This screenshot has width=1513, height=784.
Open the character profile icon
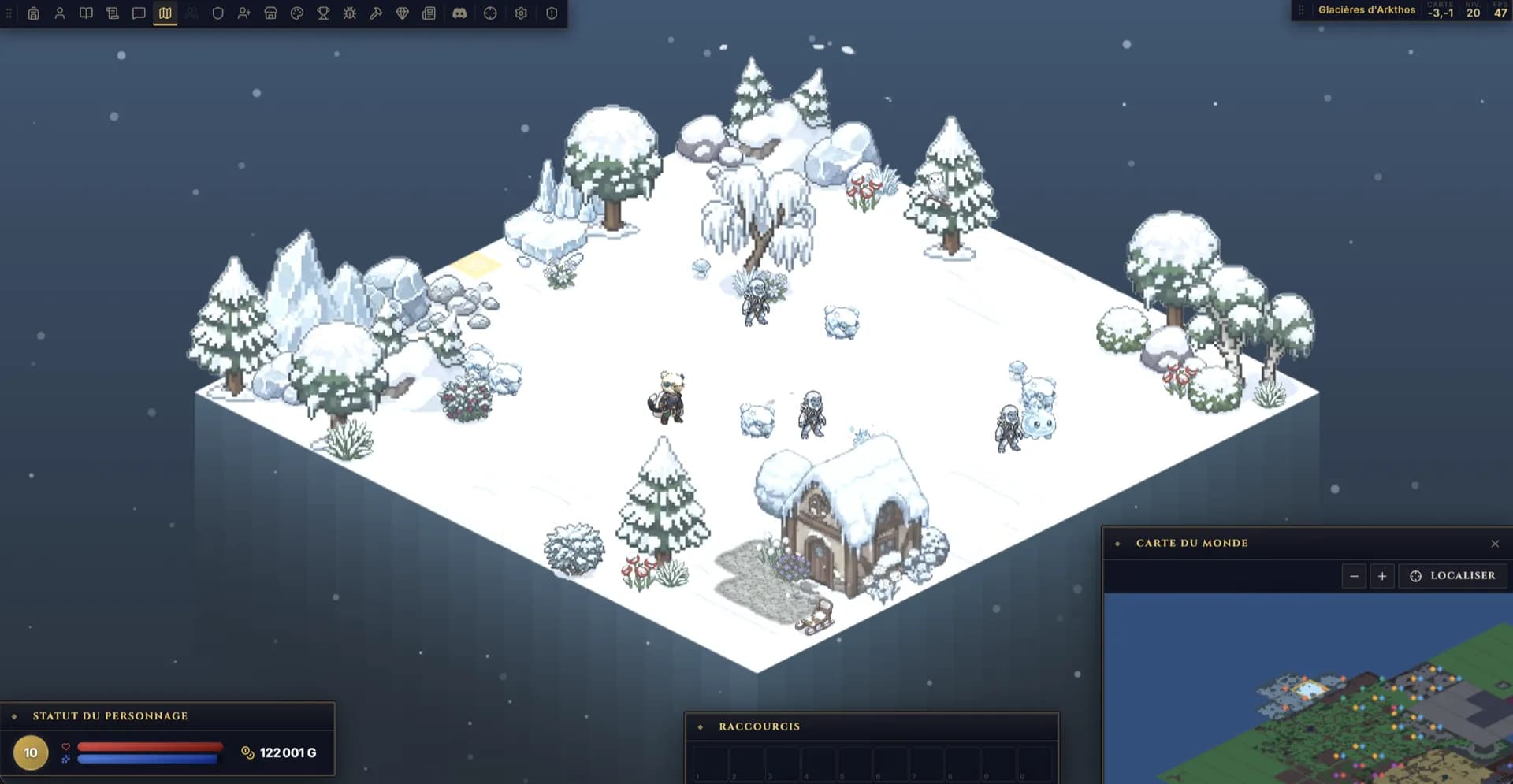[60, 13]
